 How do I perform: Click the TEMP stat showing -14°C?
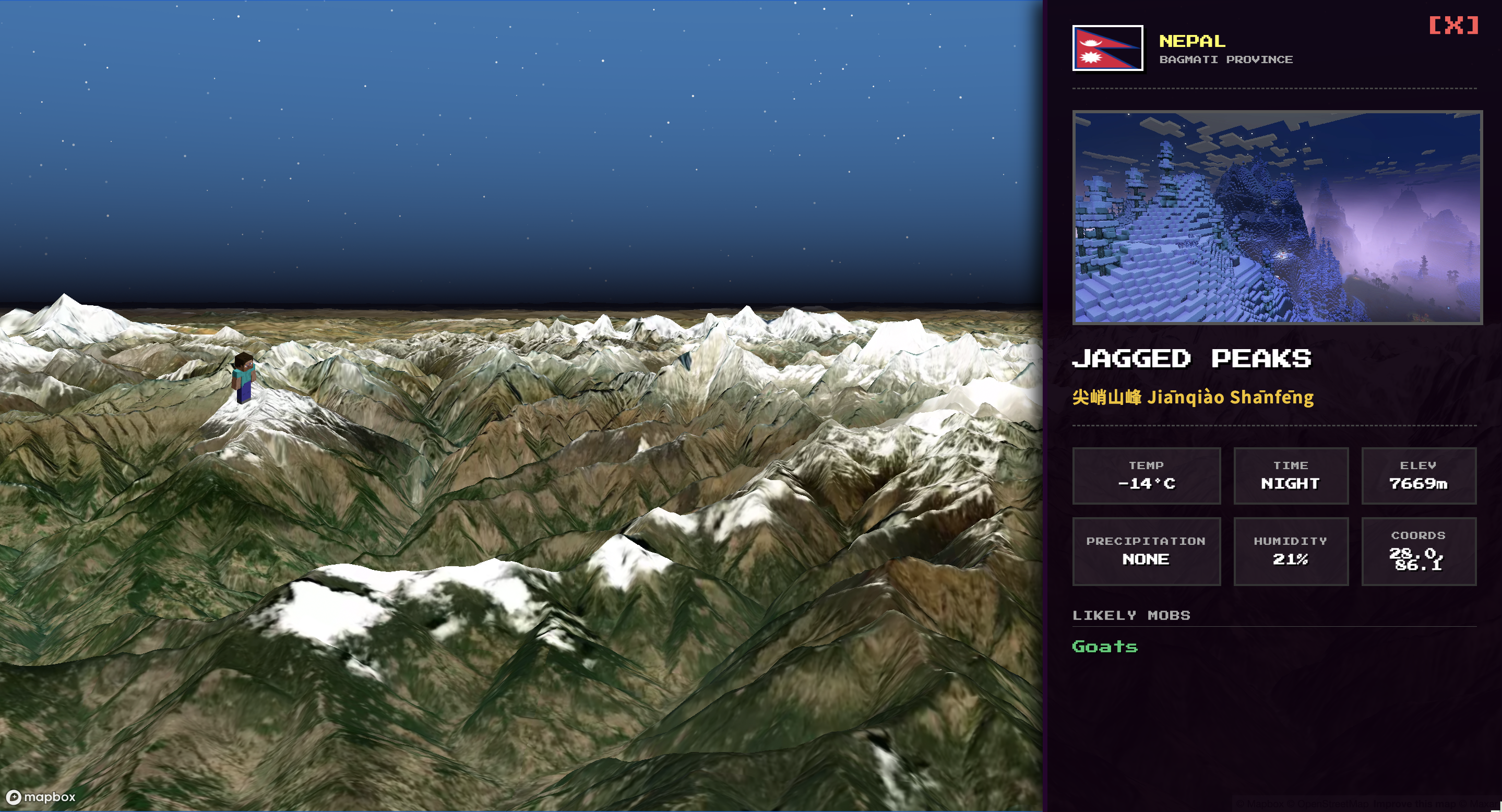[x=1146, y=476]
